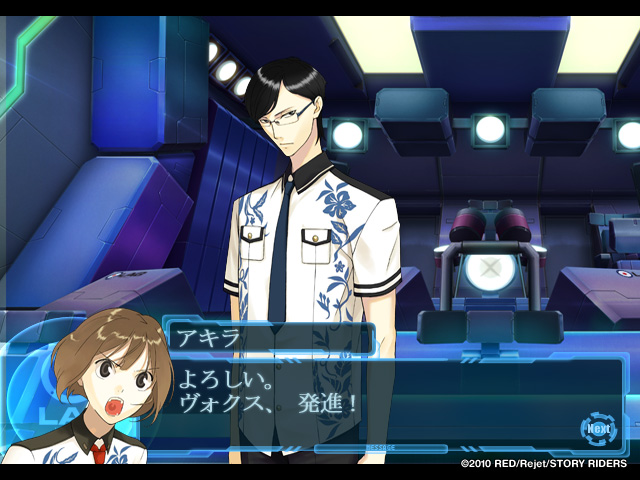Advance dialogue with the Next button
Image resolution: width=640 pixels, height=480 pixels.
click(597, 429)
